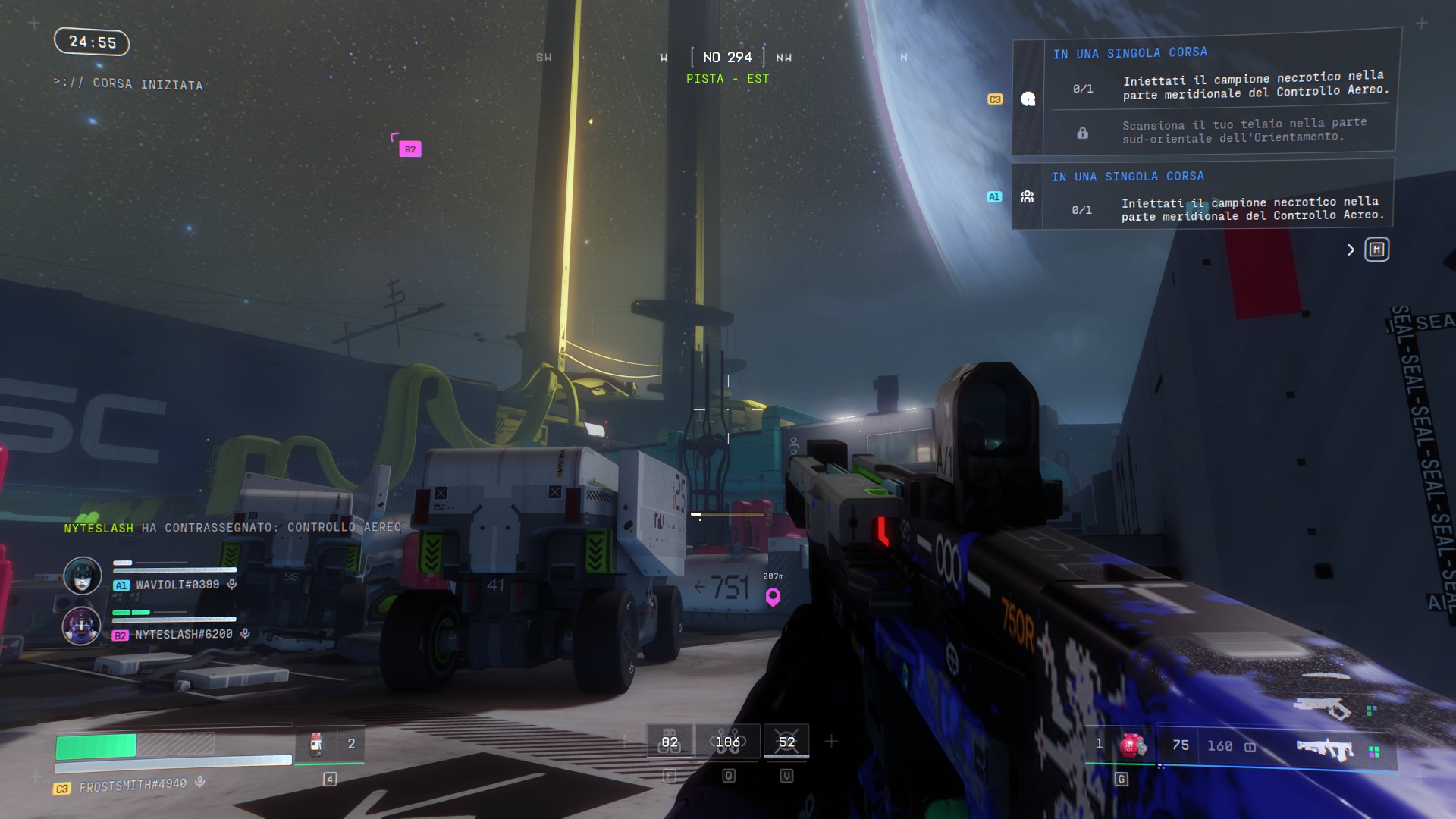Click the NO 294 compass heading
This screenshot has width=1456, height=819.
tap(727, 58)
